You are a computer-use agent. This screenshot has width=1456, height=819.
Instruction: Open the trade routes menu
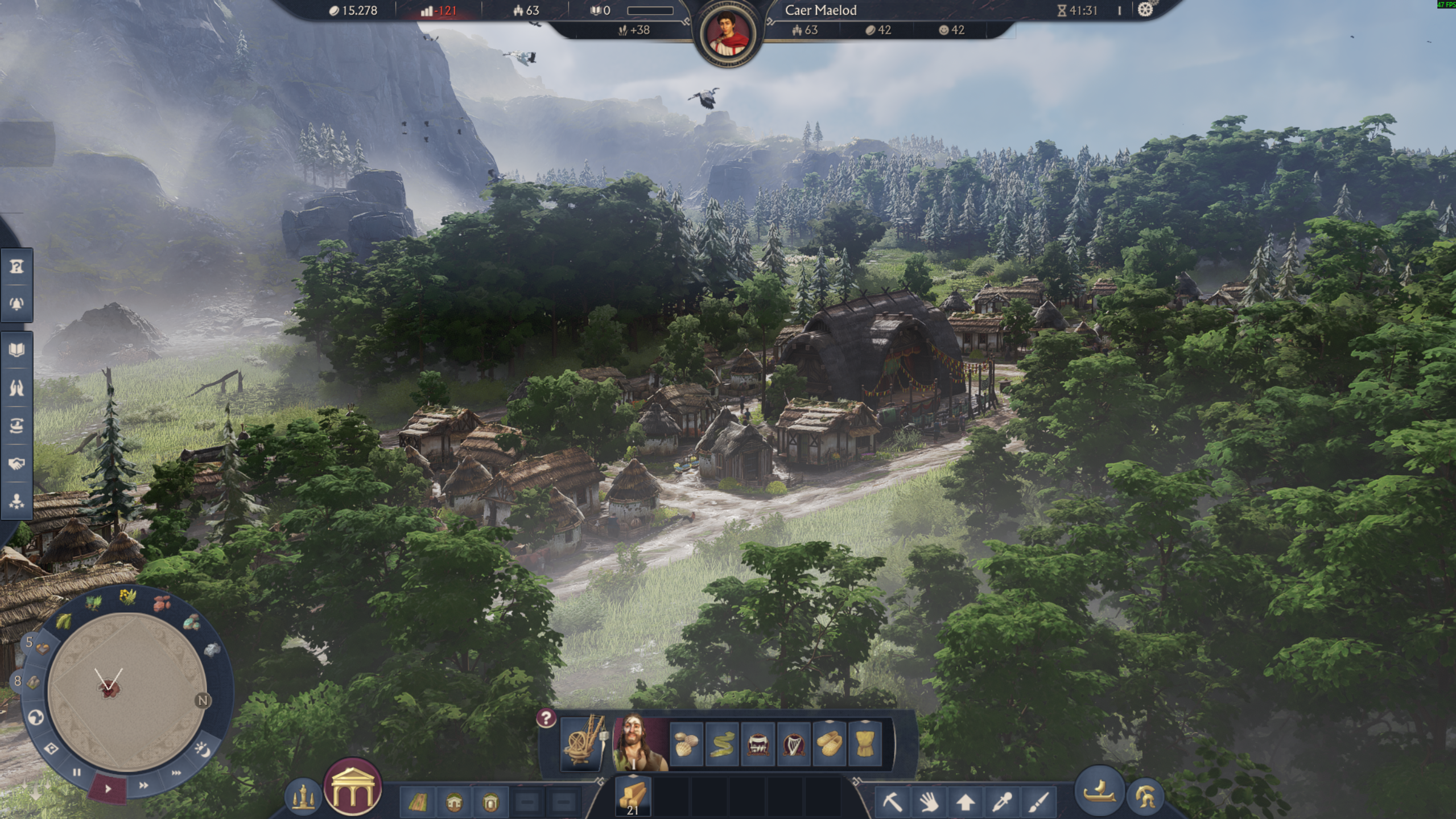click(x=17, y=426)
